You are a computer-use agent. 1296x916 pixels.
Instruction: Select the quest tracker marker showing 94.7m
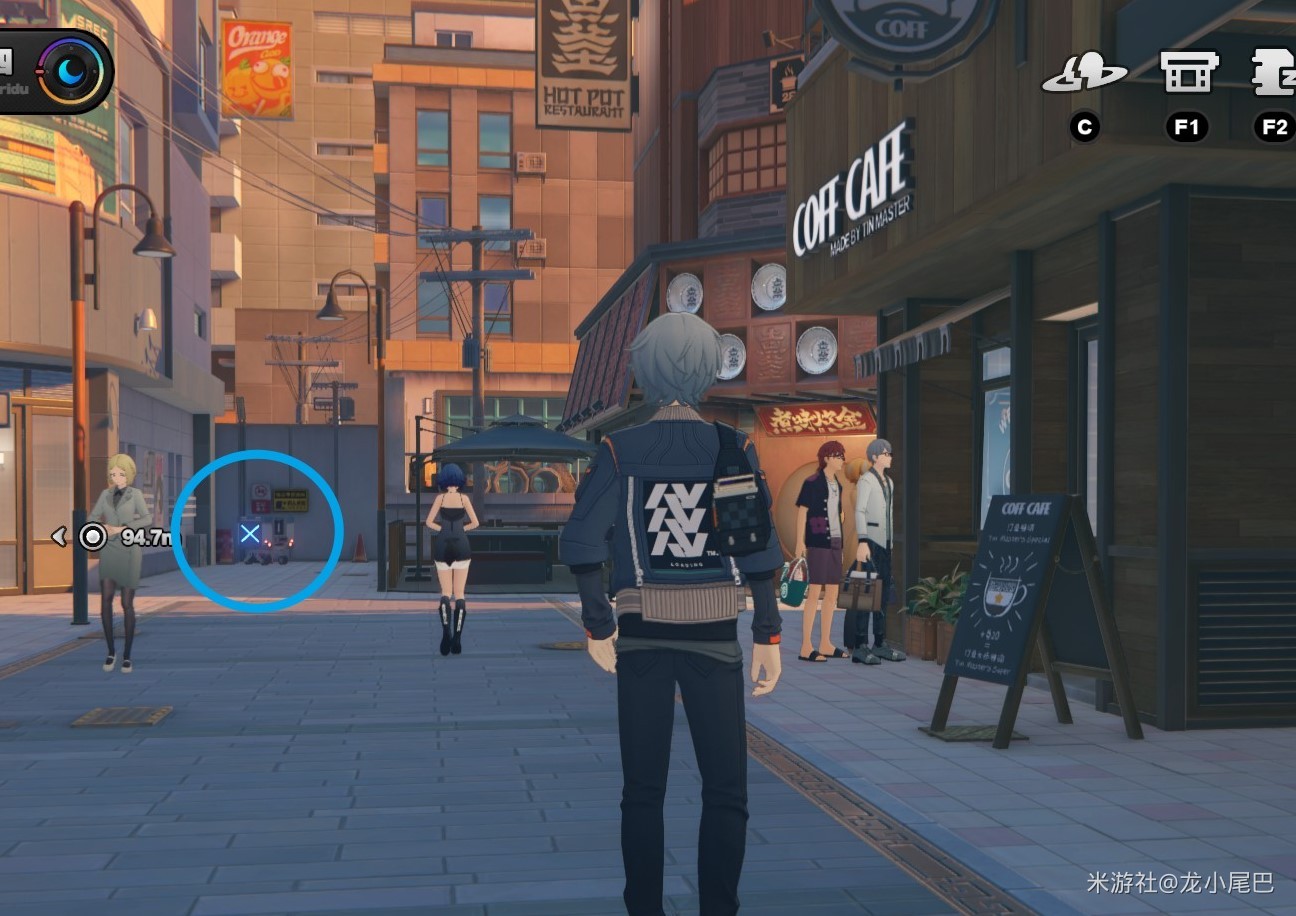93,537
